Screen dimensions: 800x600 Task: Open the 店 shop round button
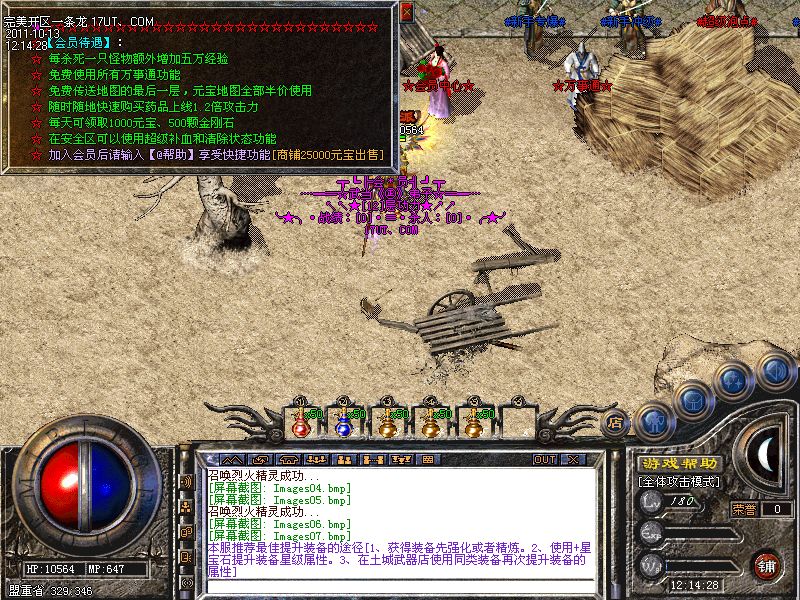[616, 423]
